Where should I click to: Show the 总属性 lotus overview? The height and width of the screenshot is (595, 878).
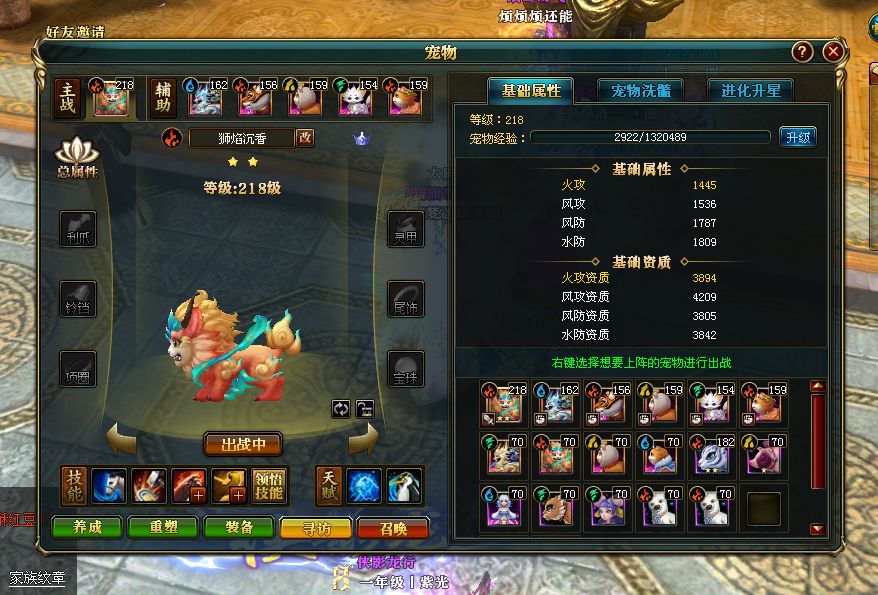pos(77,160)
